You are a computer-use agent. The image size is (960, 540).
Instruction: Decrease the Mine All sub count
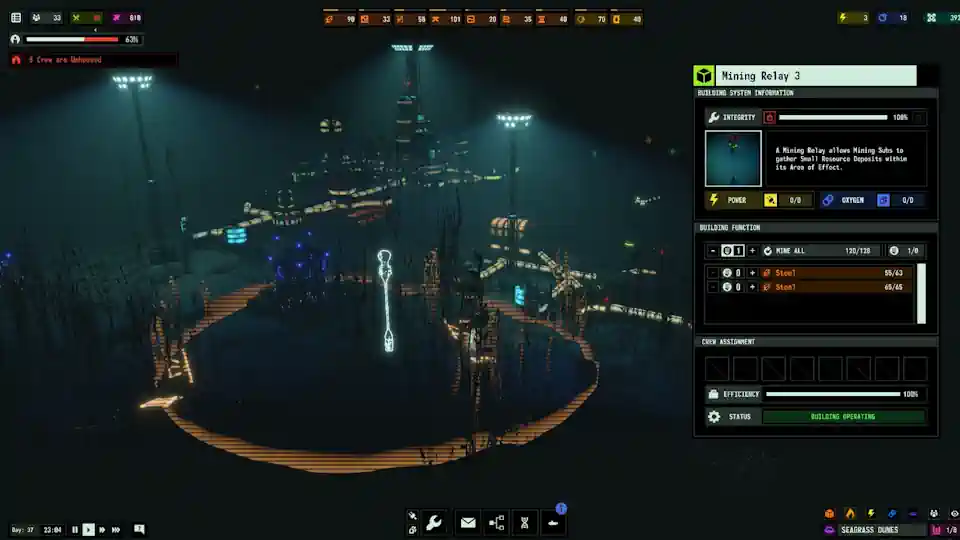pyautogui.click(x=712, y=251)
